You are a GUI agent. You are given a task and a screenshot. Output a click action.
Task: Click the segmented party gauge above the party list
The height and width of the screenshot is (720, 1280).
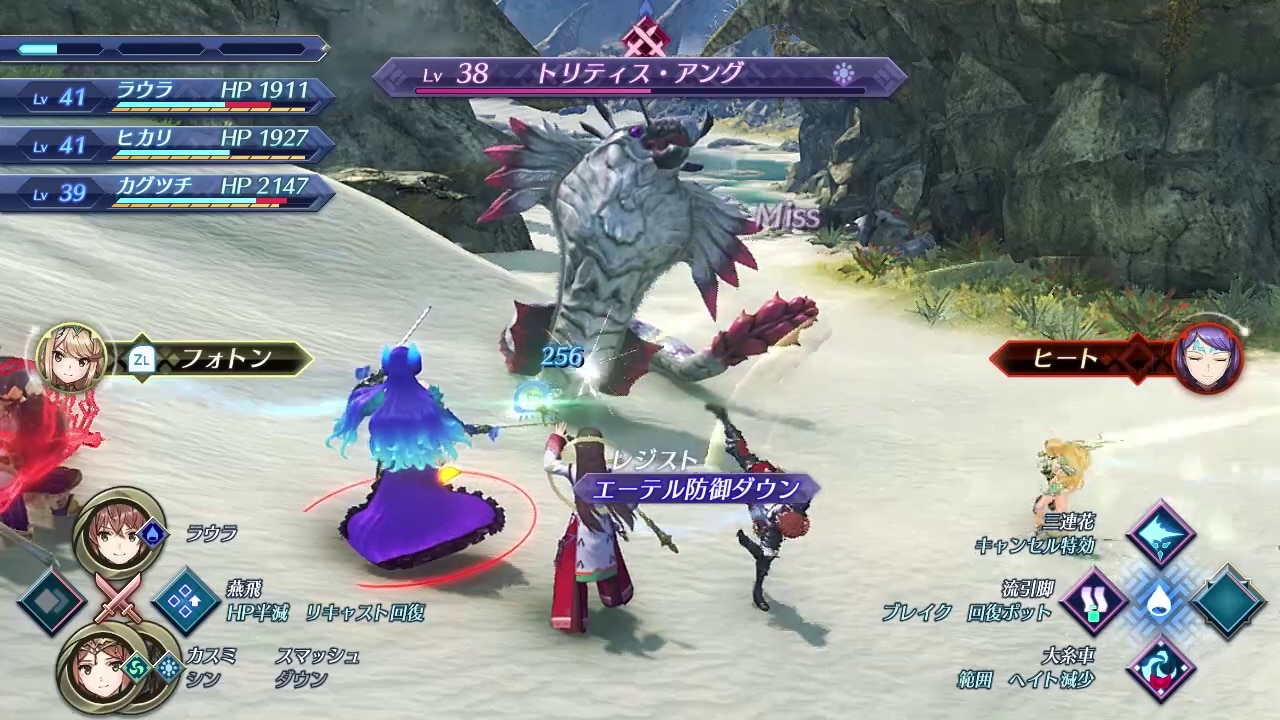click(x=163, y=48)
